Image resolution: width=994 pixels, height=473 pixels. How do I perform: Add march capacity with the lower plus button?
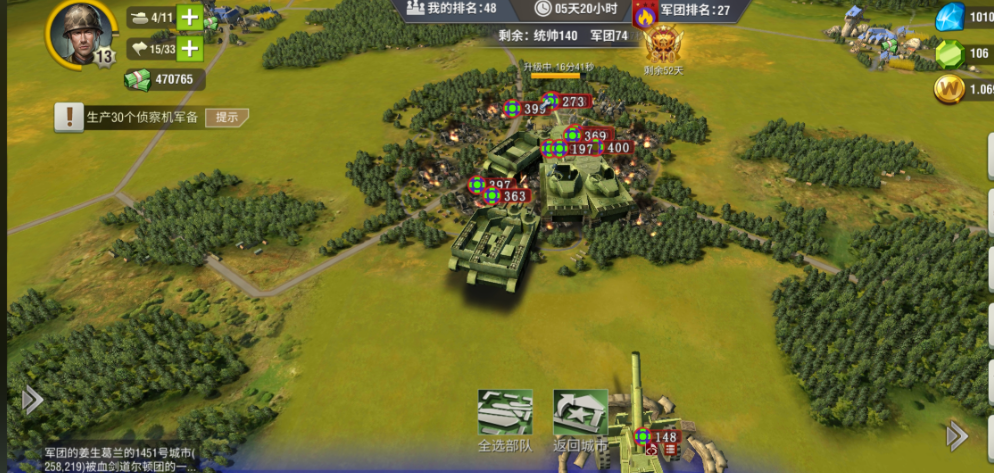[x=189, y=47]
